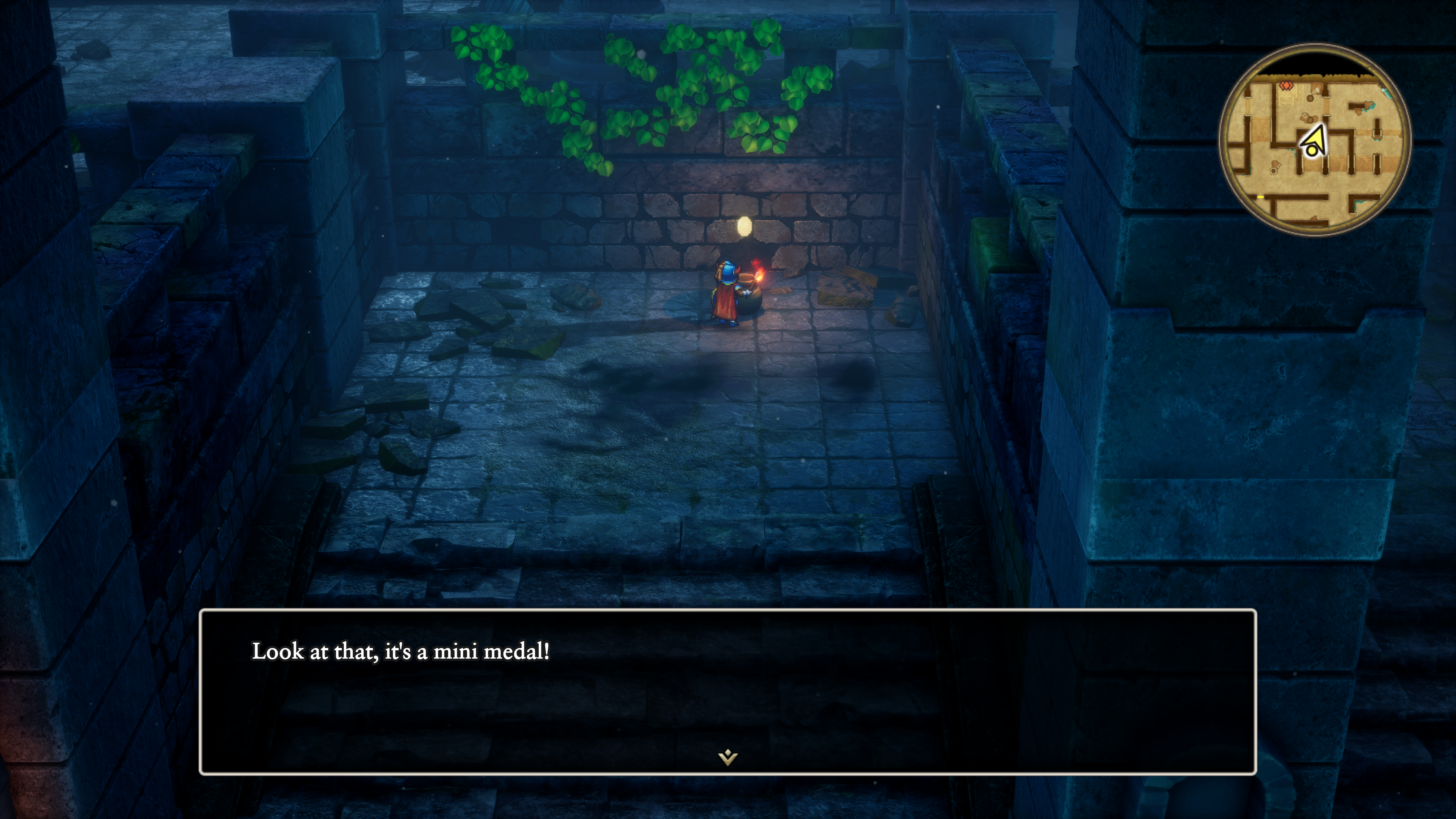Viewport: 1456px width, 819px height.
Task: Advance dialogue with the continue arrow
Action: [728, 756]
